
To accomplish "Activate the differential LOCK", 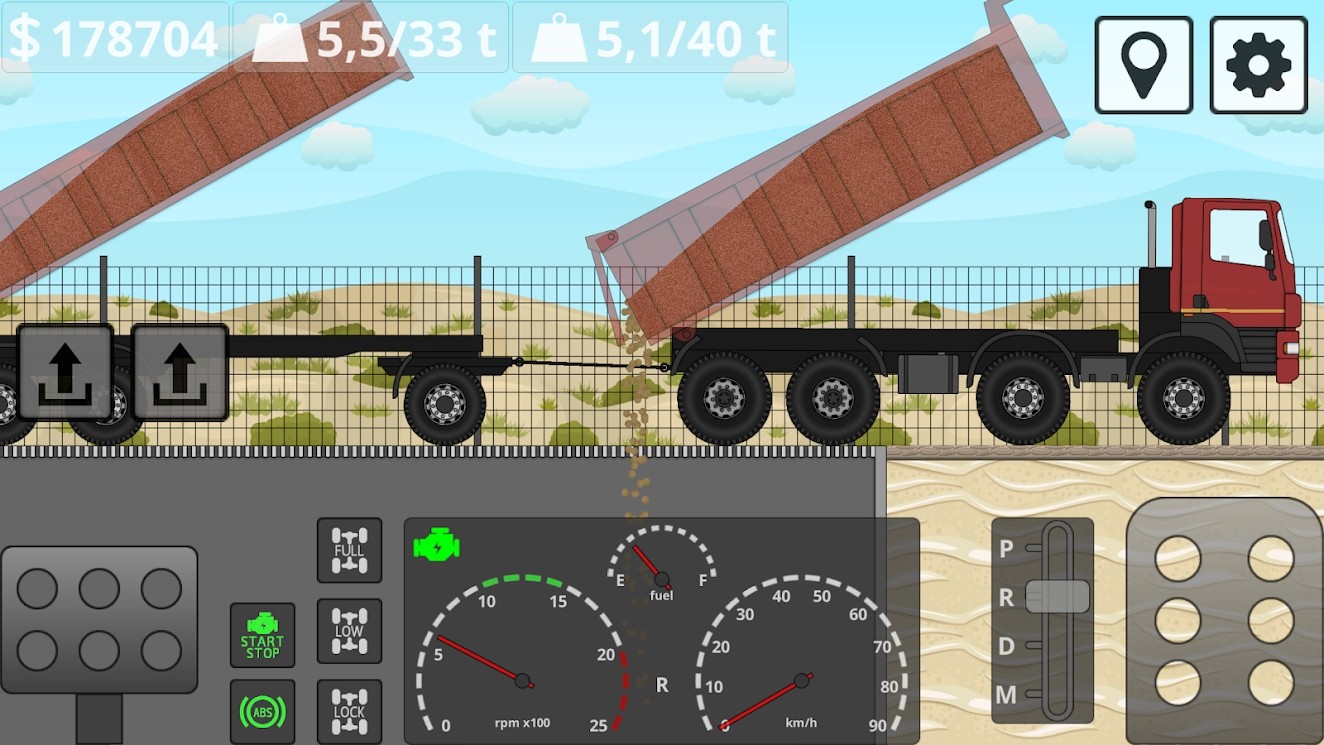I will click(348, 709).
